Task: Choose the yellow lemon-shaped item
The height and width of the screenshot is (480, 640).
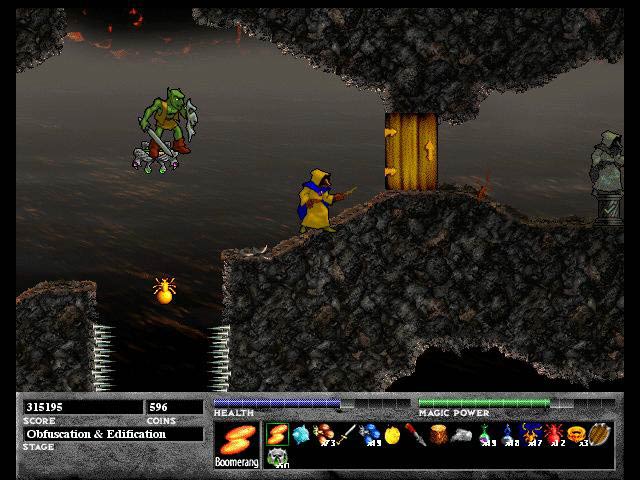Action: click(392, 436)
